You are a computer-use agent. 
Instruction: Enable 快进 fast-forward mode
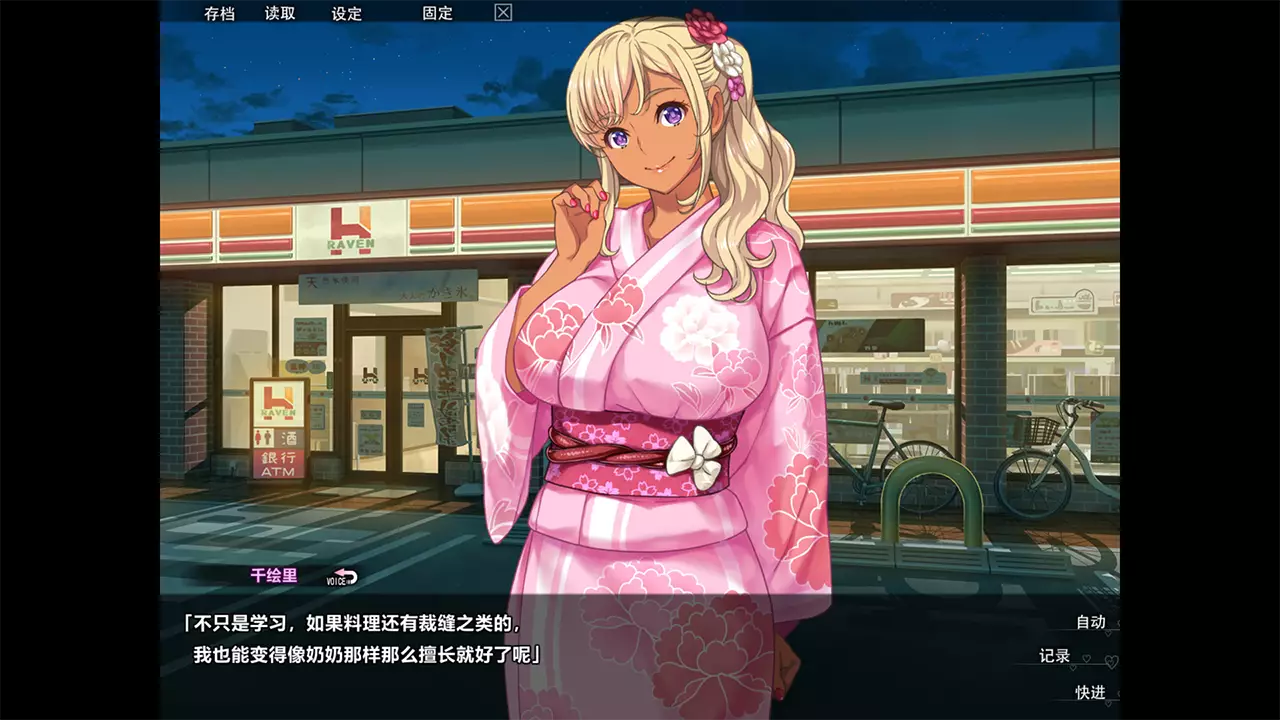[1091, 692]
